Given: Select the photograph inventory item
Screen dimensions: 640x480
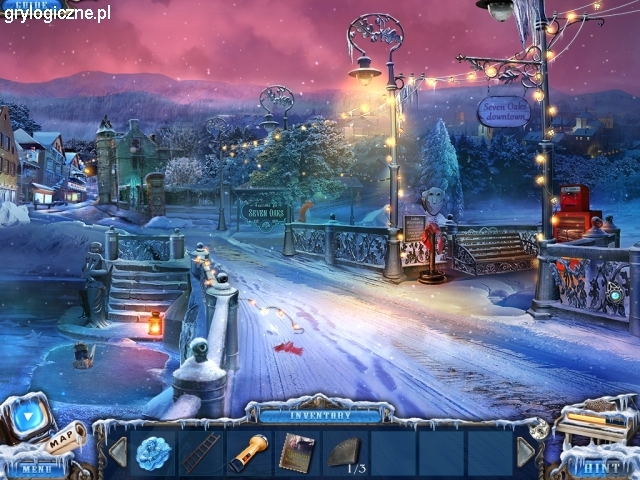Looking at the screenshot, I should pyautogui.click(x=296, y=452).
